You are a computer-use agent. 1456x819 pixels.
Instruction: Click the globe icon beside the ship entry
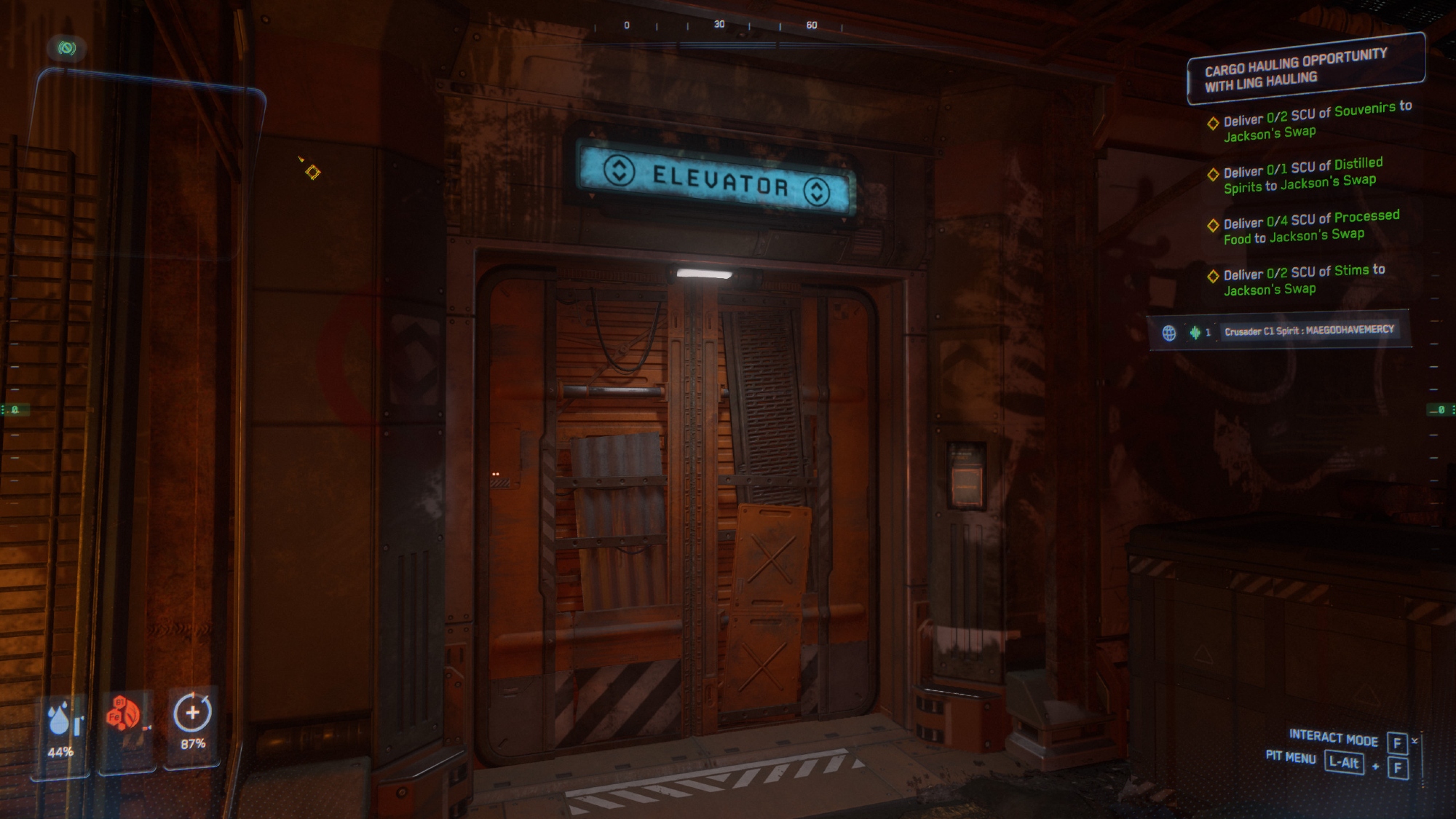1169,333
